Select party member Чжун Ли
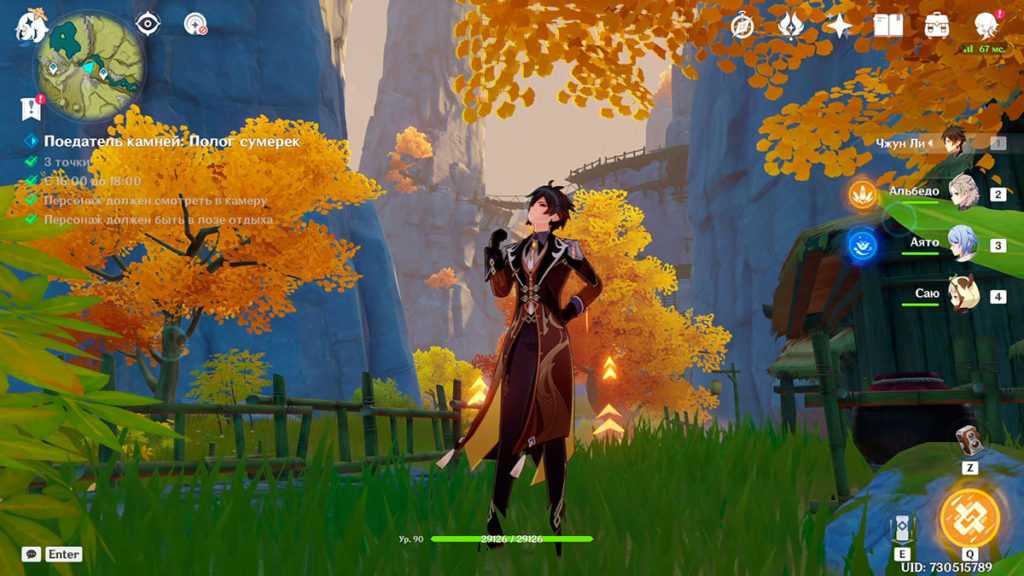This screenshot has width=1024, height=576. 953,142
